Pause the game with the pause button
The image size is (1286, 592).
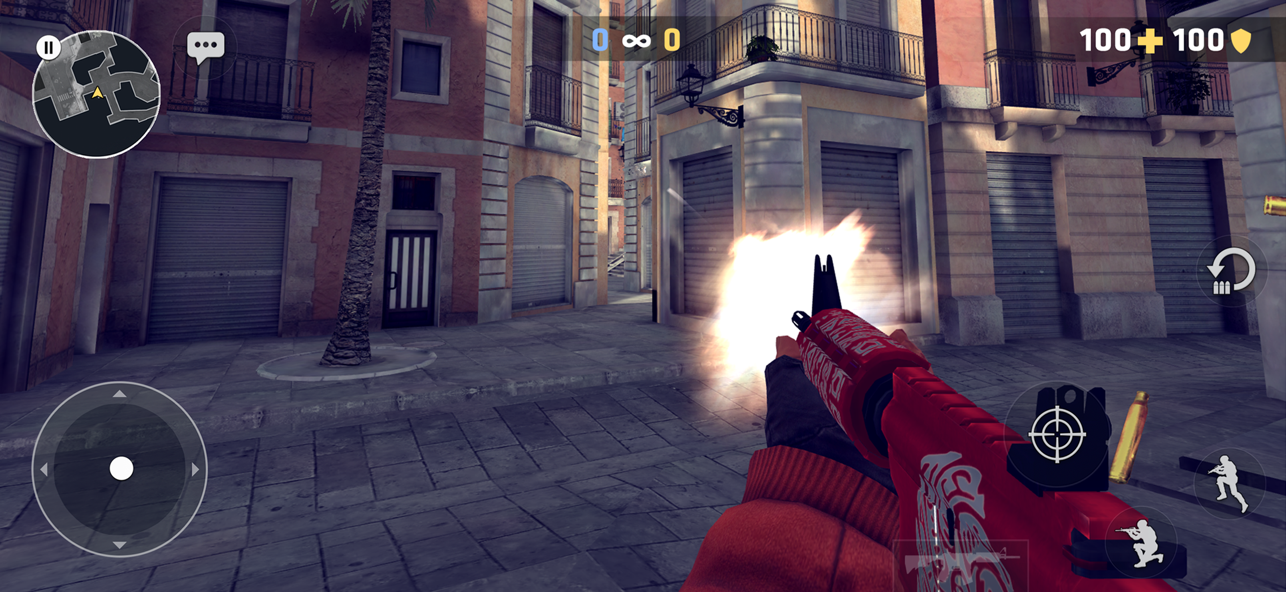click(48, 47)
